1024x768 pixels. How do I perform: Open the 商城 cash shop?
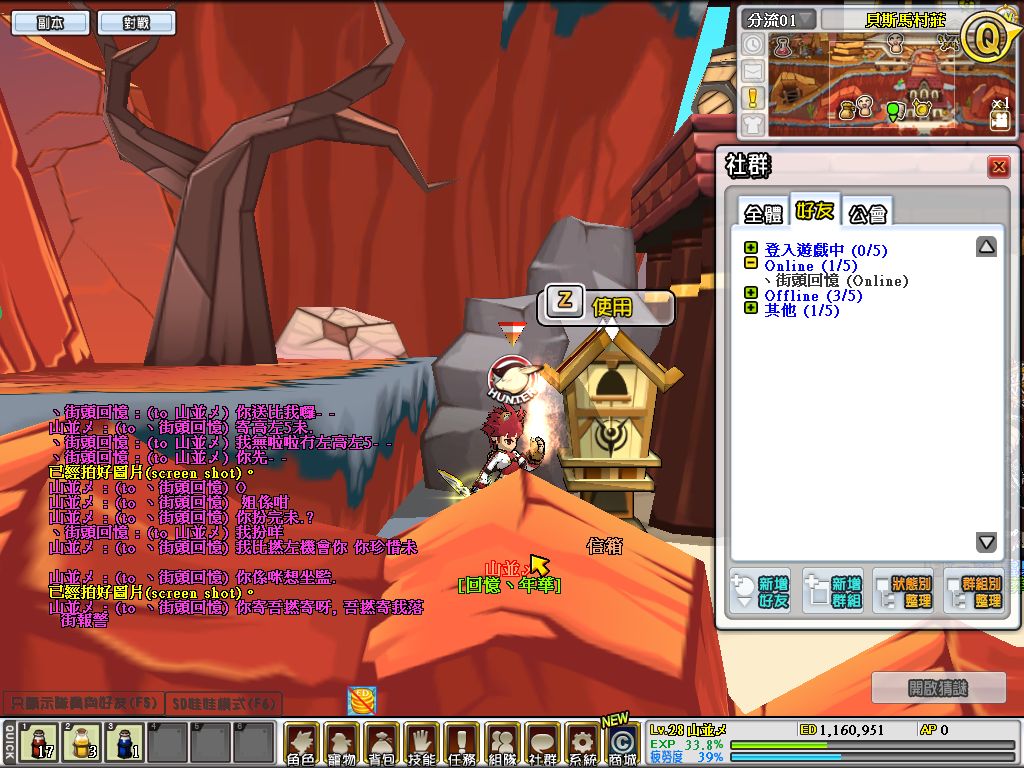[622, 745]
